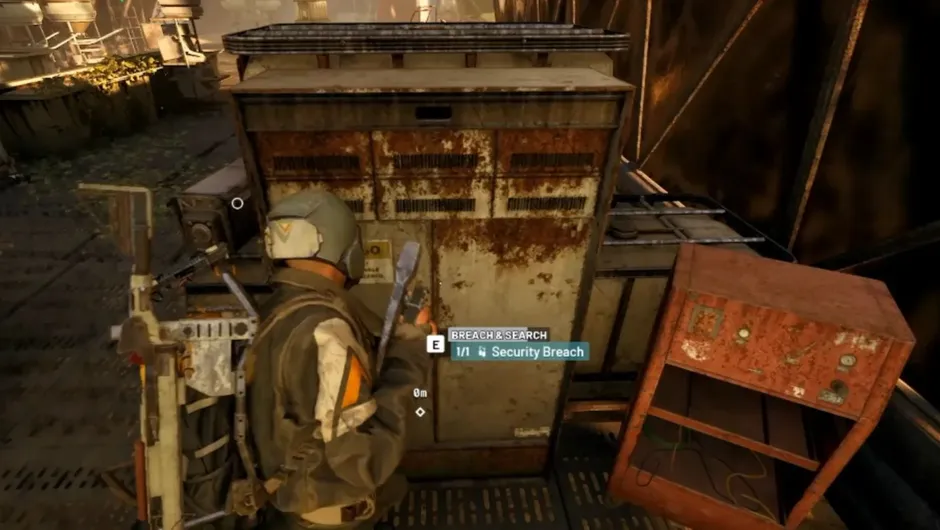The width and height of the screenshot is (940, 530).
Task: Select the Security Breach interaction option
Action: coord(519,352)
